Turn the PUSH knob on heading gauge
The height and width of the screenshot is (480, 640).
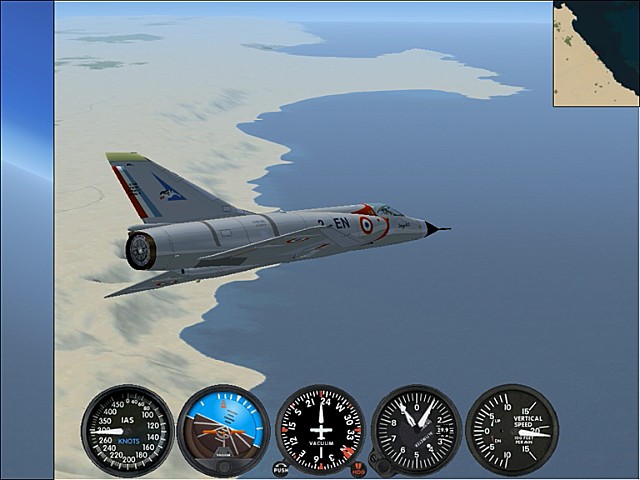tap(280, 468)
